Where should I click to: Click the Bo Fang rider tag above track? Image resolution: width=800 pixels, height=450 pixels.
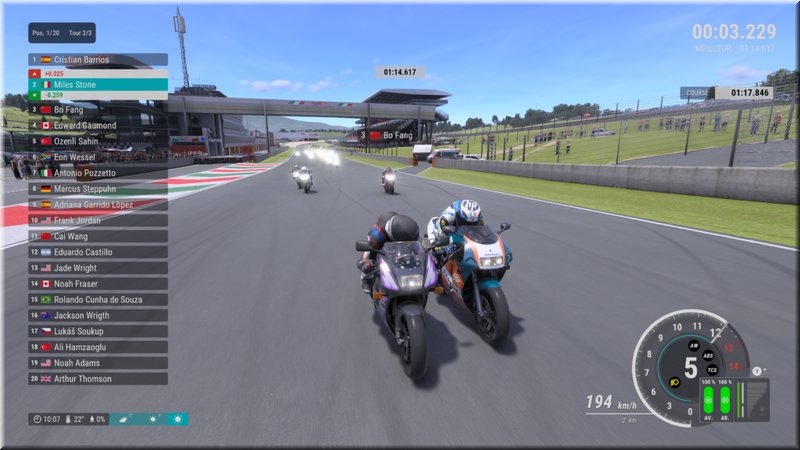pos(388,135)
